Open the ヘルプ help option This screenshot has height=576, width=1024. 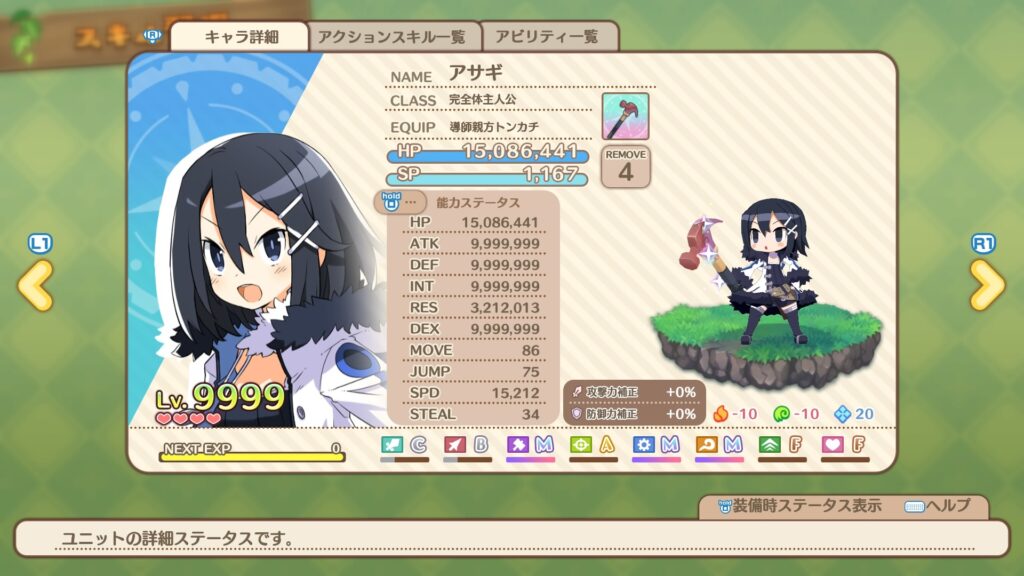tap(936, 506)
